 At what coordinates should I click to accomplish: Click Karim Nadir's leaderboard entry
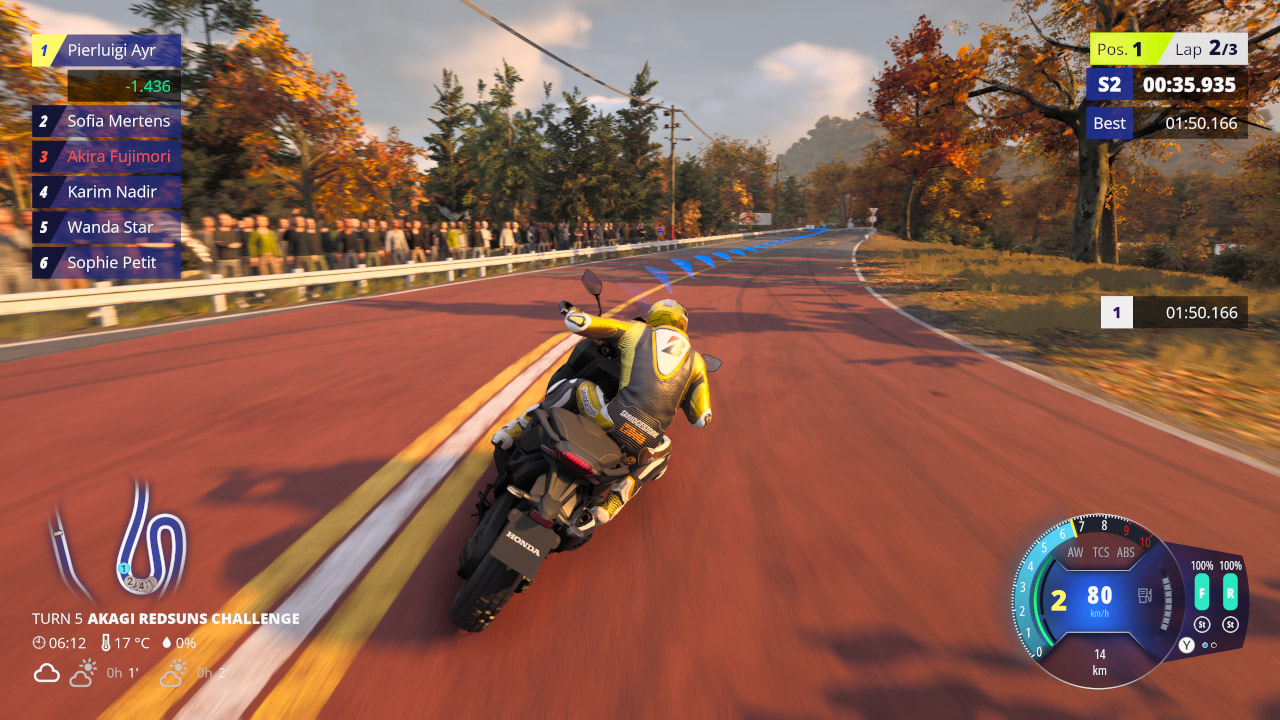click(107, 192)
